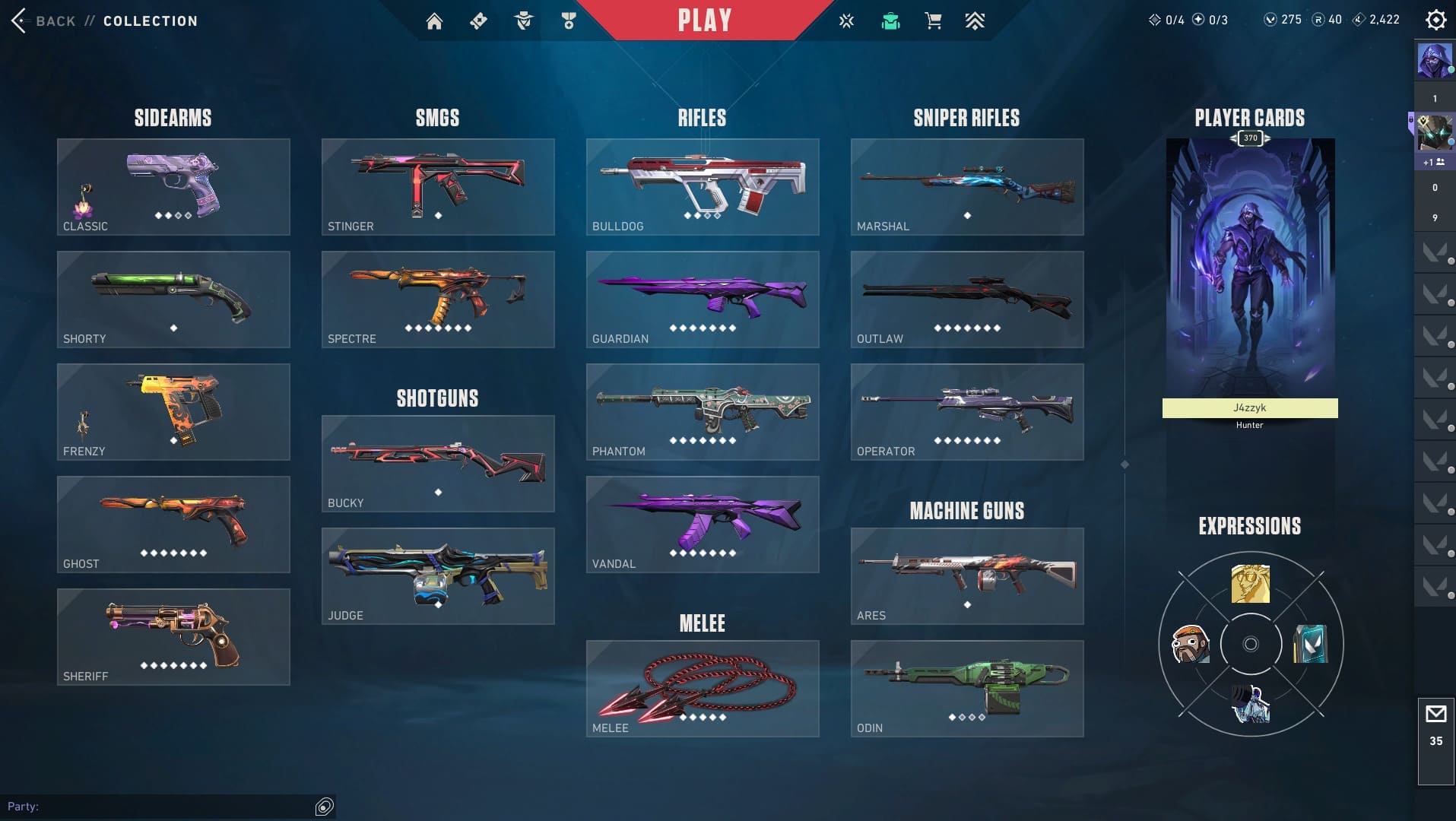Select the Classic sidearm skin slot

[173, 187]
